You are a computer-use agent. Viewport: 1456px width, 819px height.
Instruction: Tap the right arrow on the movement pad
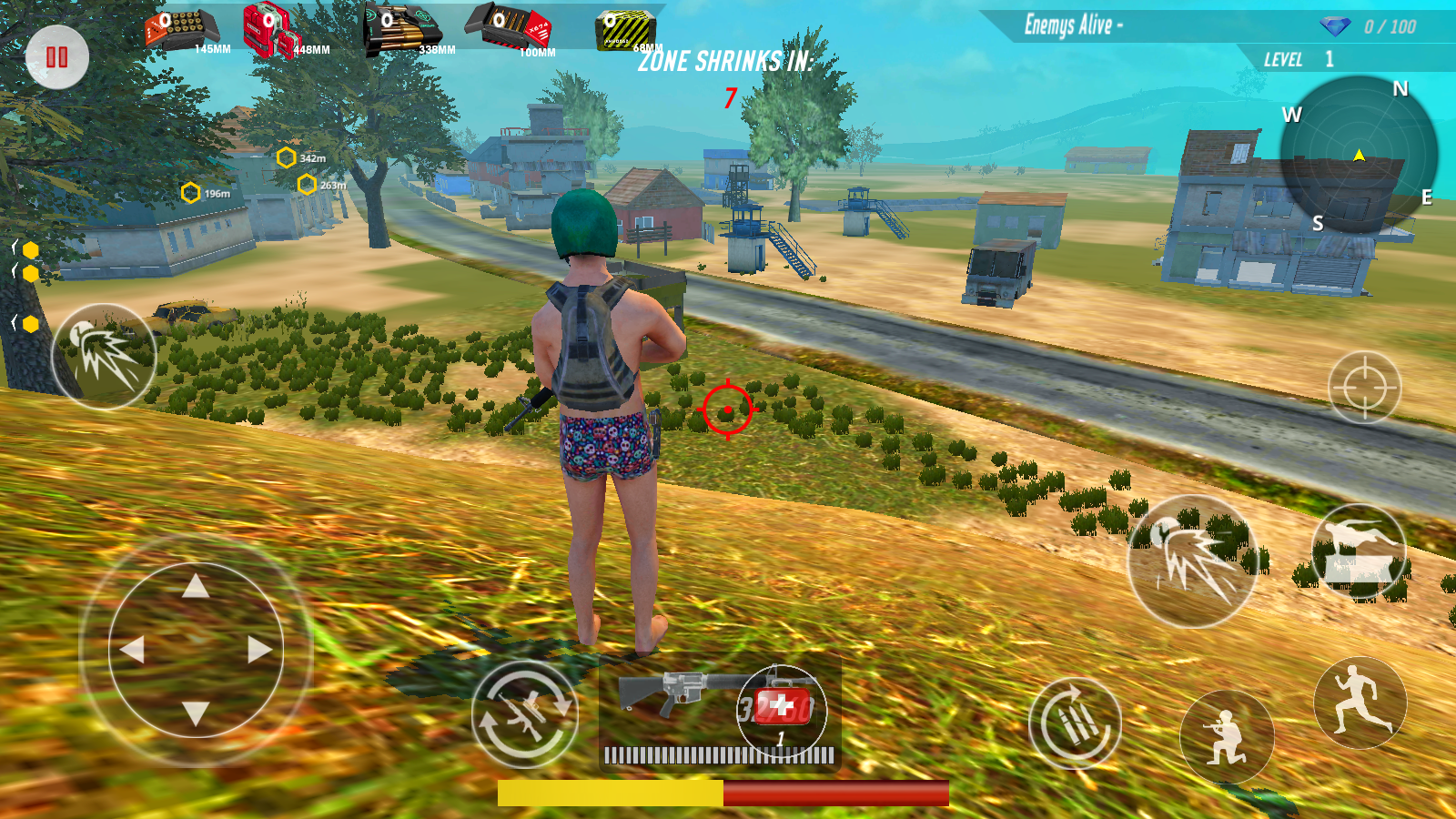tap(259, 650)
